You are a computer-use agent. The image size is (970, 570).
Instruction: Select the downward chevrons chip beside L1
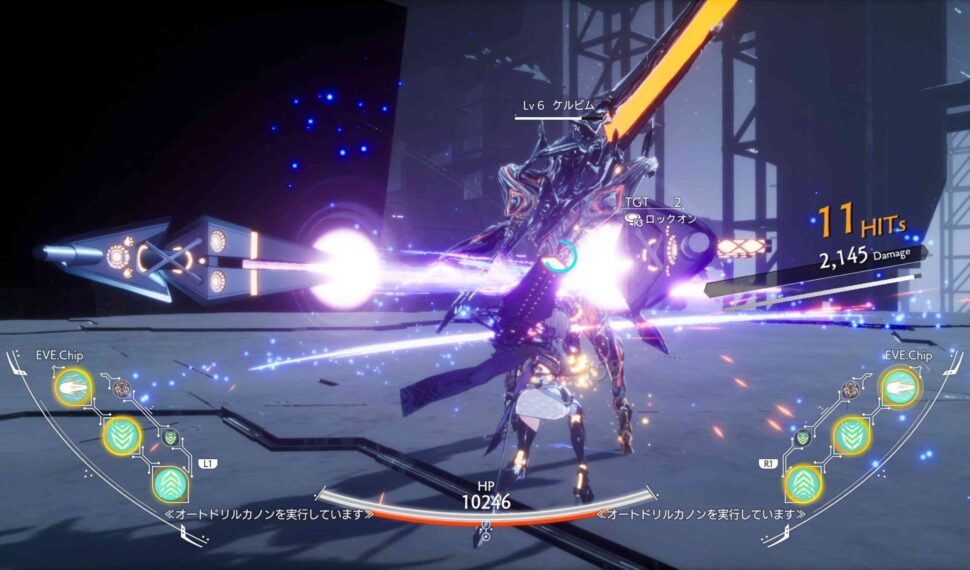122,435
